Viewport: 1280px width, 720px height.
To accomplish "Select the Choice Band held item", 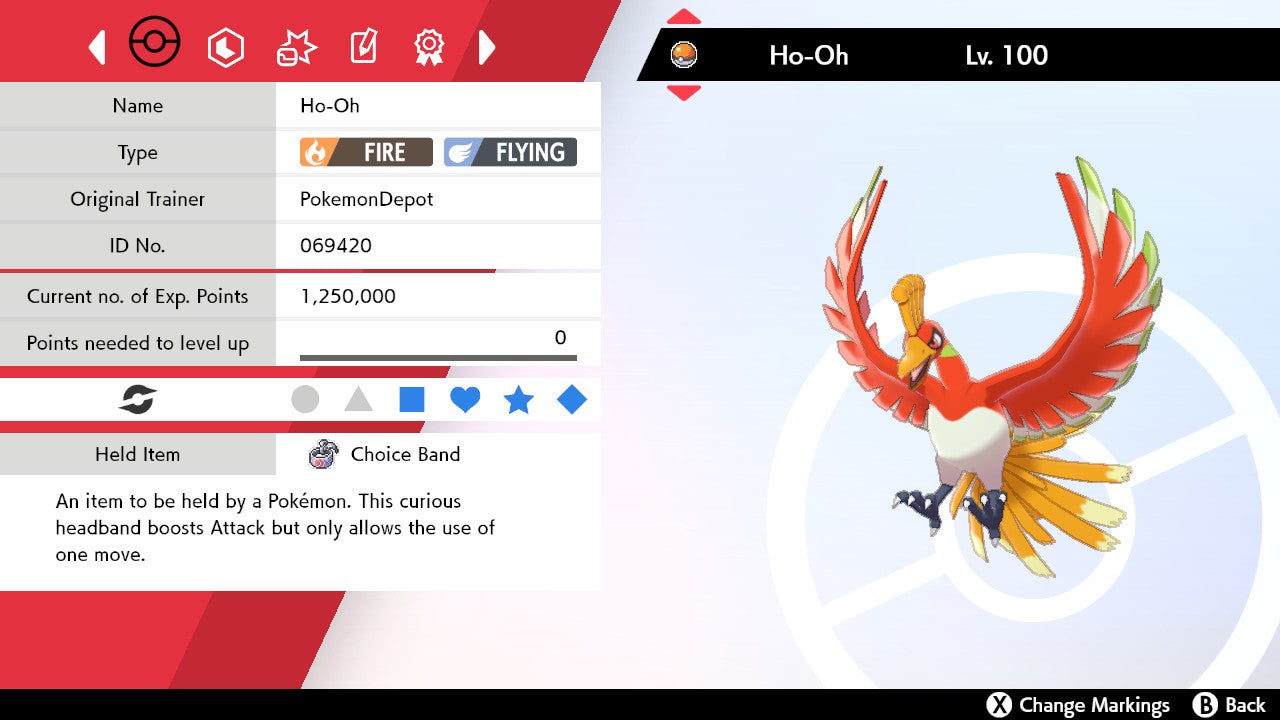I will tap(404, 455).
